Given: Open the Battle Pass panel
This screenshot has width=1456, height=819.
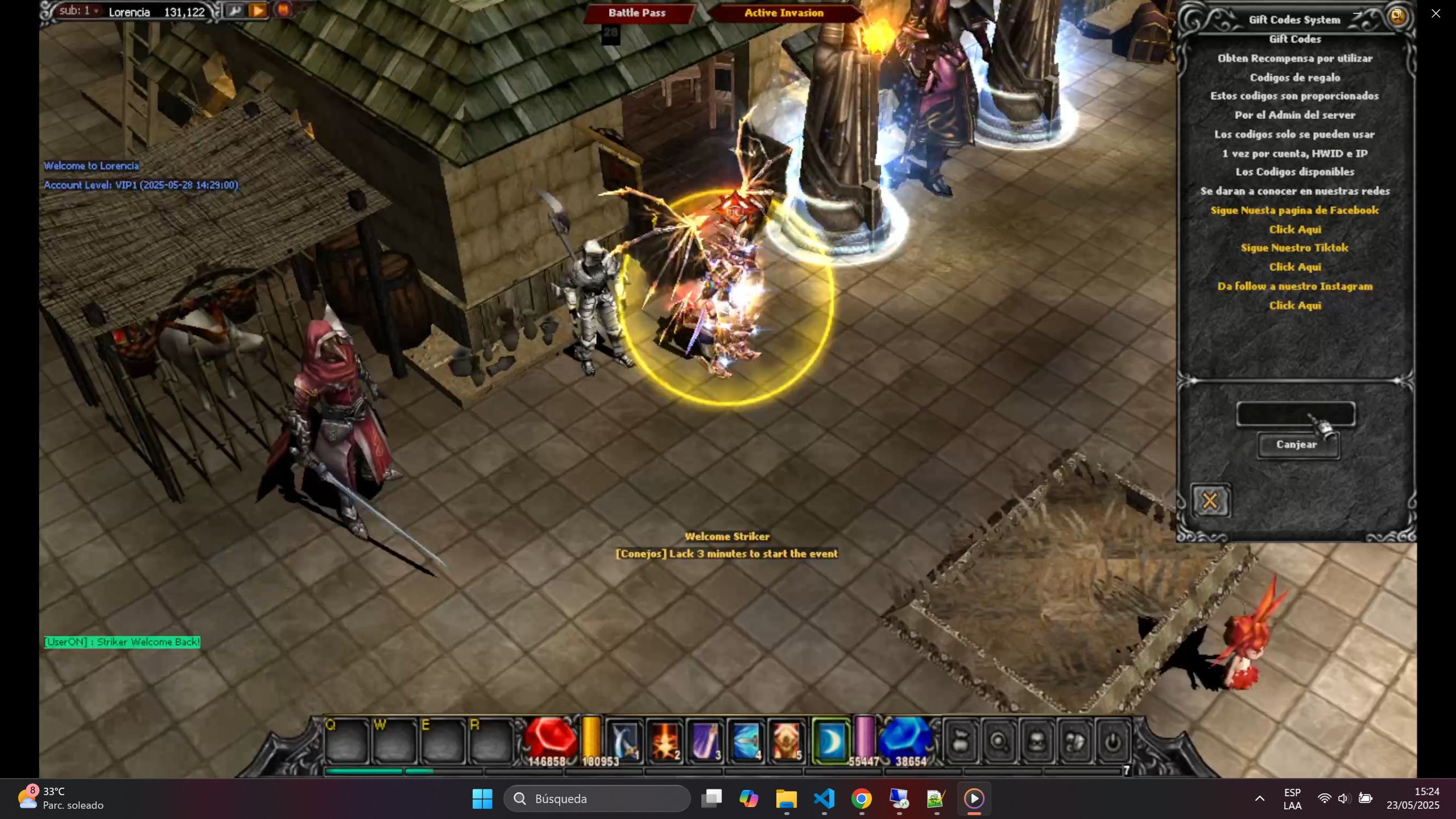Looking at the screenshot, I should pyautogui.click(x=637, y=13).
